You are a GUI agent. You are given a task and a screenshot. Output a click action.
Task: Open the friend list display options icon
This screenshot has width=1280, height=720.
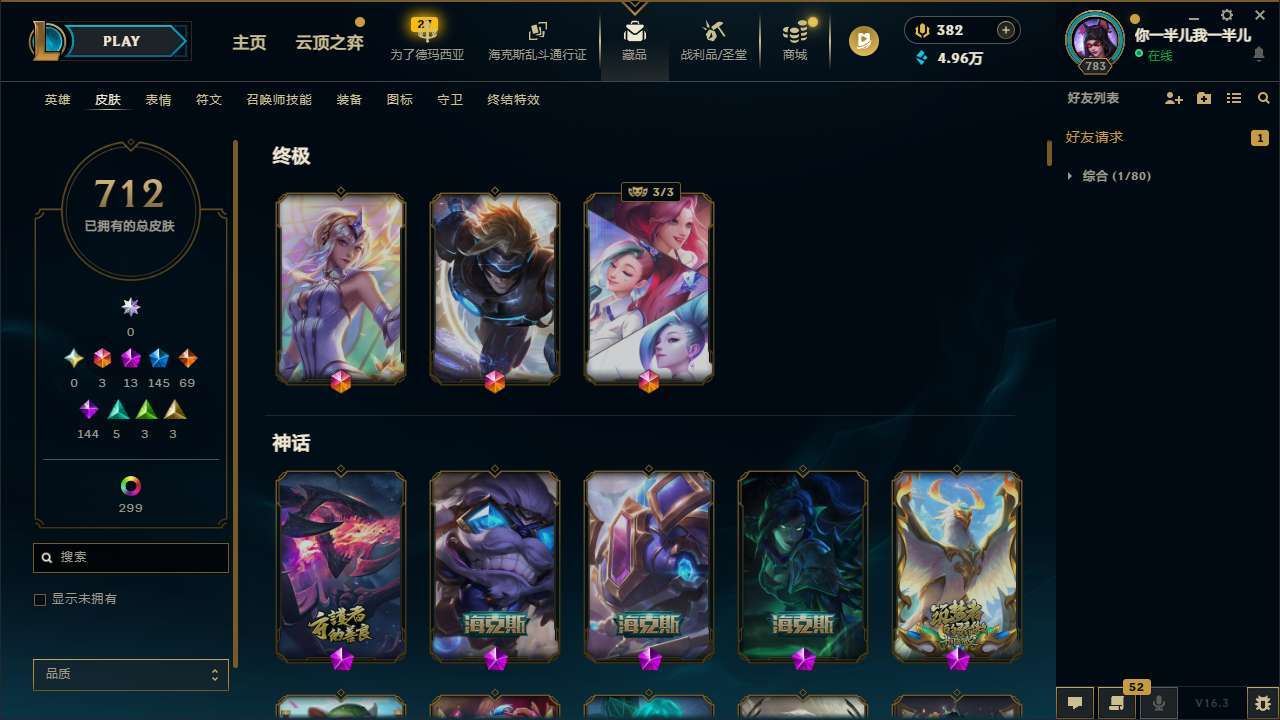click(1233, 98)
